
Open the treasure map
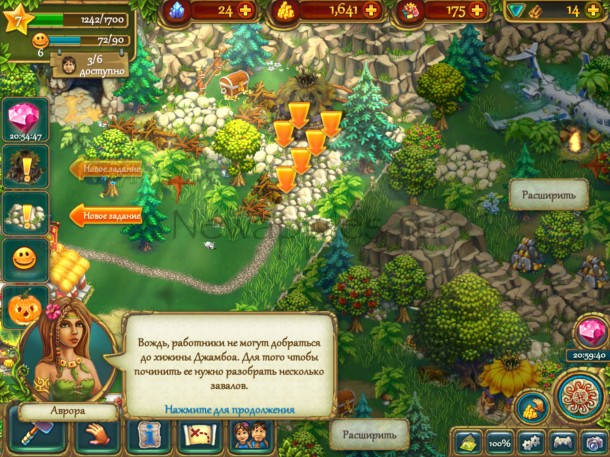[198, 435]
